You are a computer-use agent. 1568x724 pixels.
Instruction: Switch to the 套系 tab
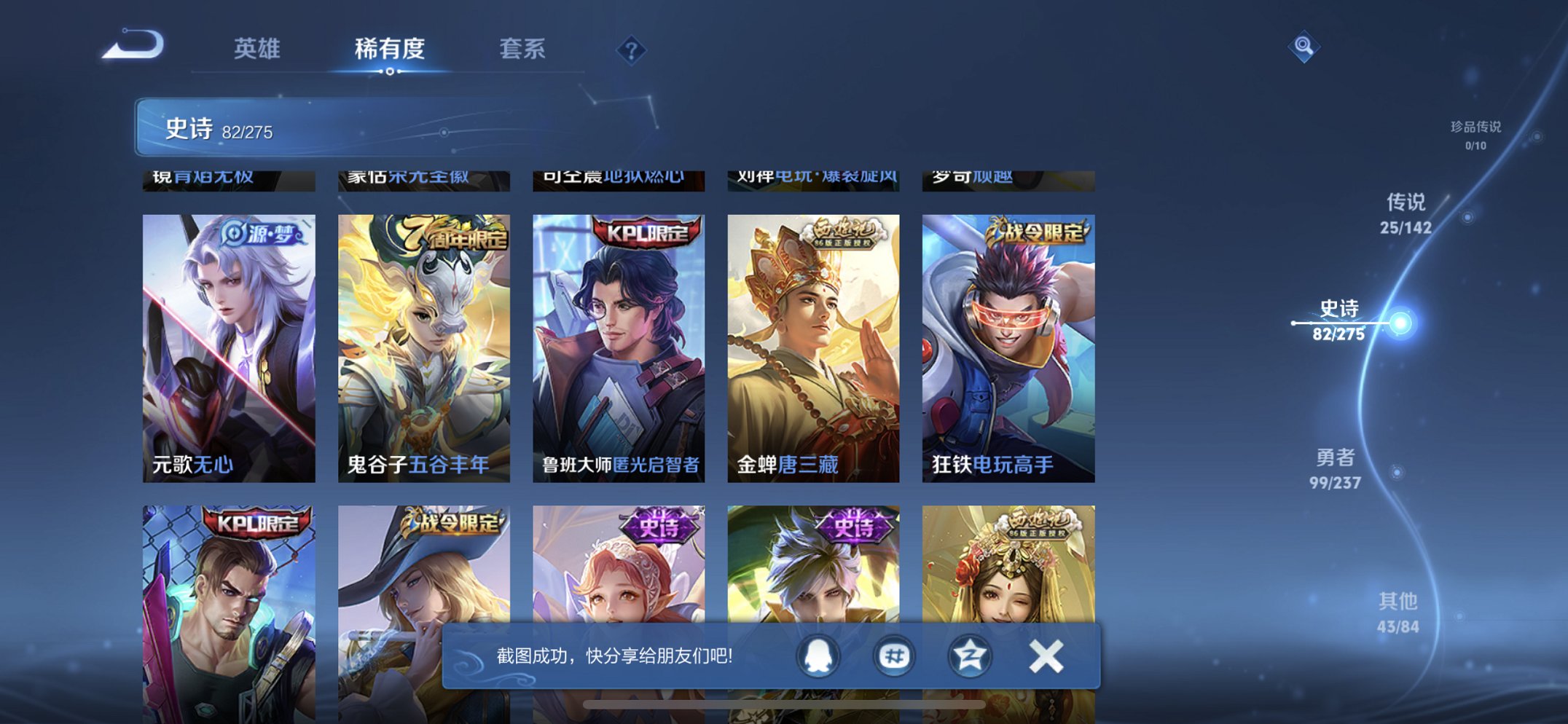(x=523, y=50)
